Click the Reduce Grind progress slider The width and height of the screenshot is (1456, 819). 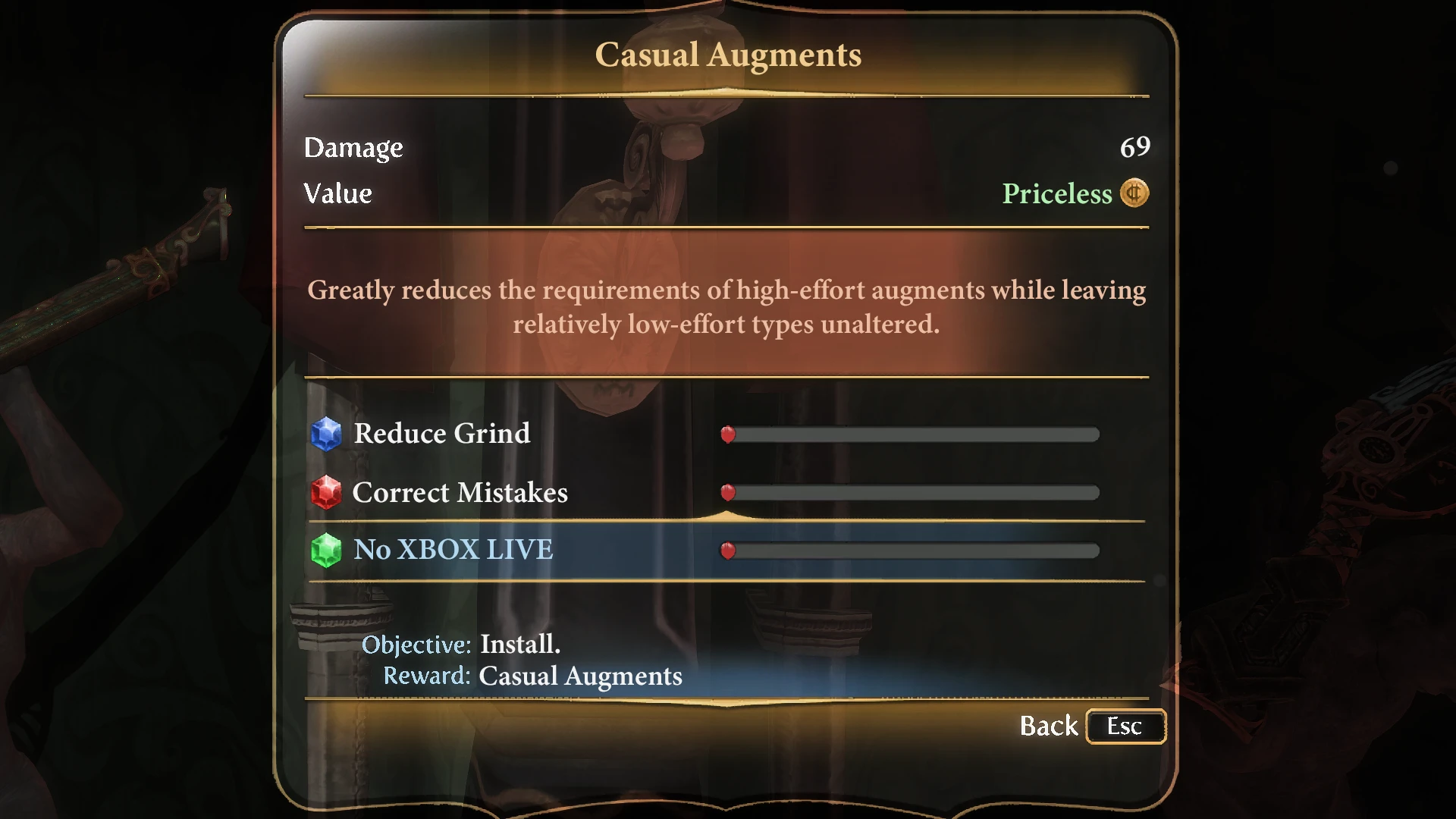tap(910, 435)
